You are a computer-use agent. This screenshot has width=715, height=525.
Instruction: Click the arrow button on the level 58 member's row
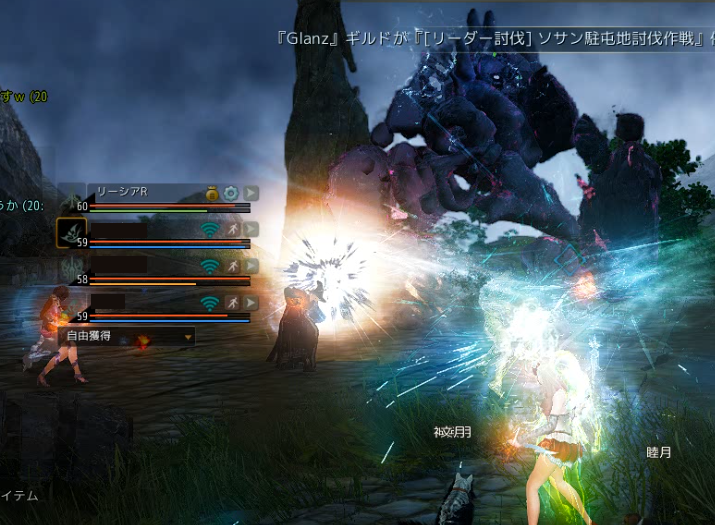(250, 266)
